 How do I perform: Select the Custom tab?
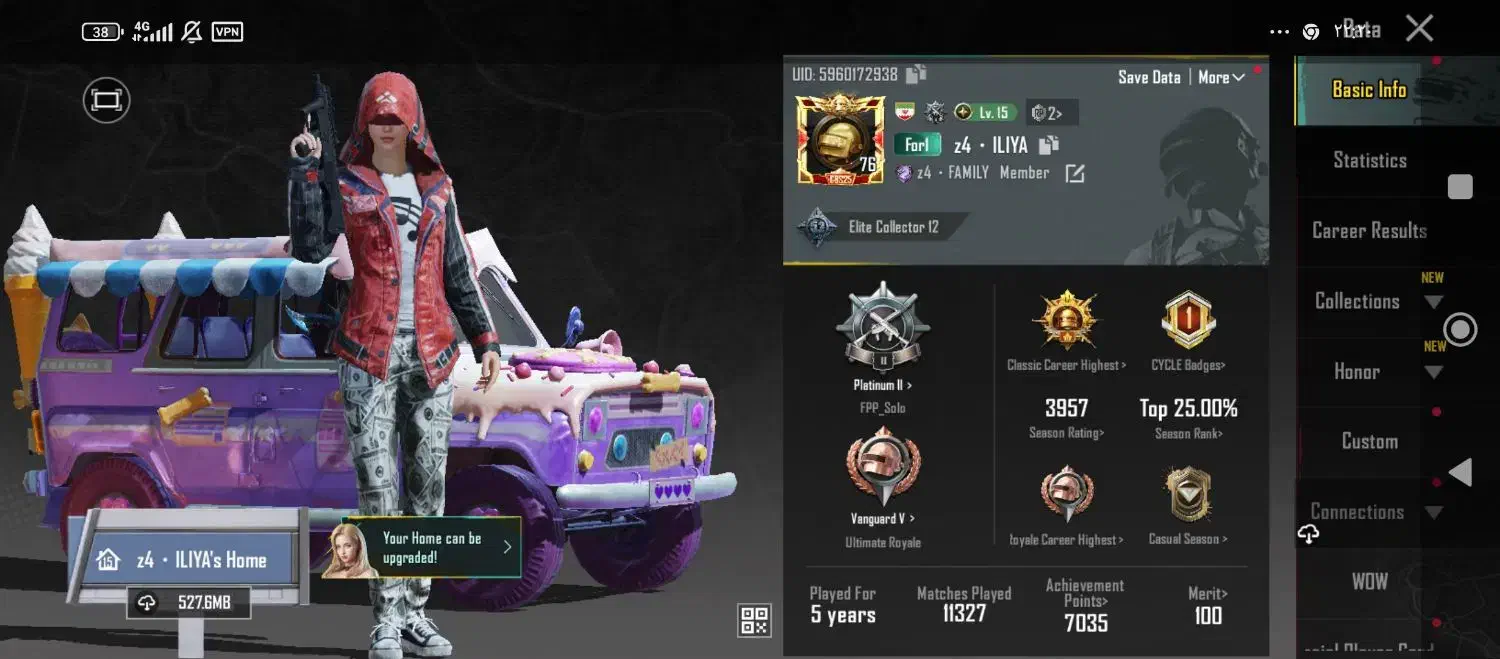pos(1369,441)
